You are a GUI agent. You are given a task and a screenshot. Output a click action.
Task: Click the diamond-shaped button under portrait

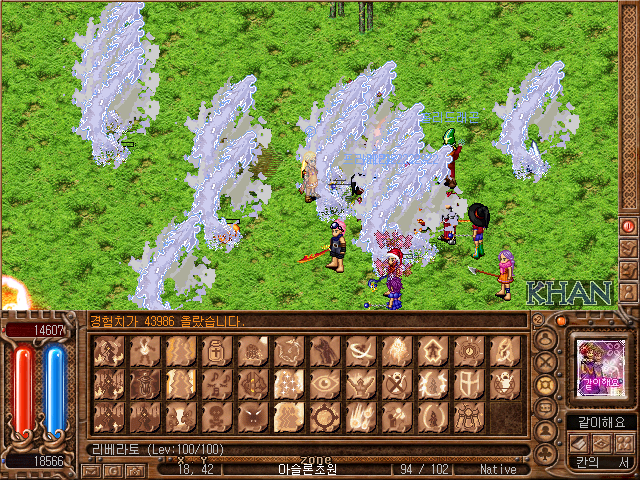[x=601, y=442]
